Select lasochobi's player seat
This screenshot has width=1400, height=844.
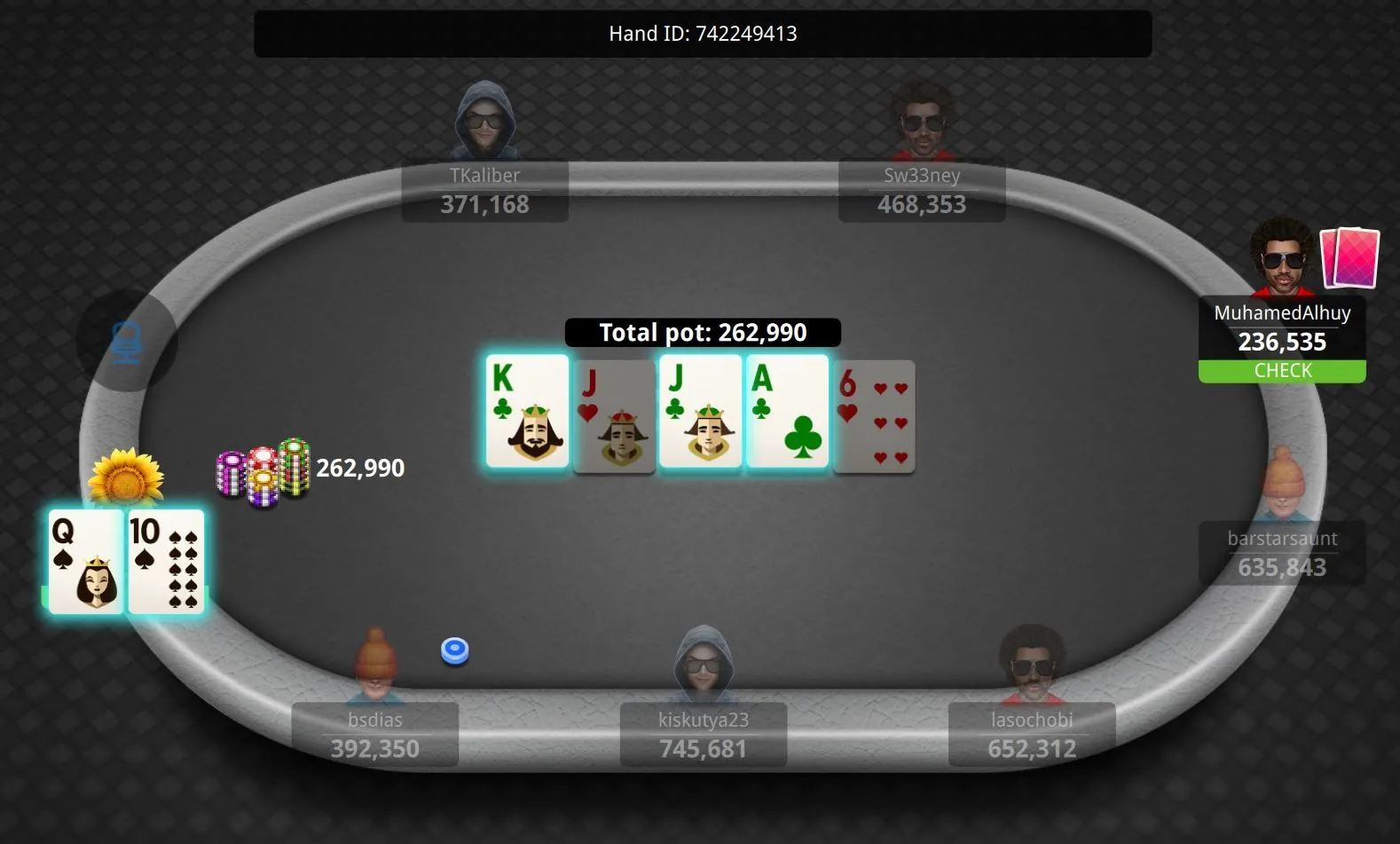click(x=1031, y=734)
